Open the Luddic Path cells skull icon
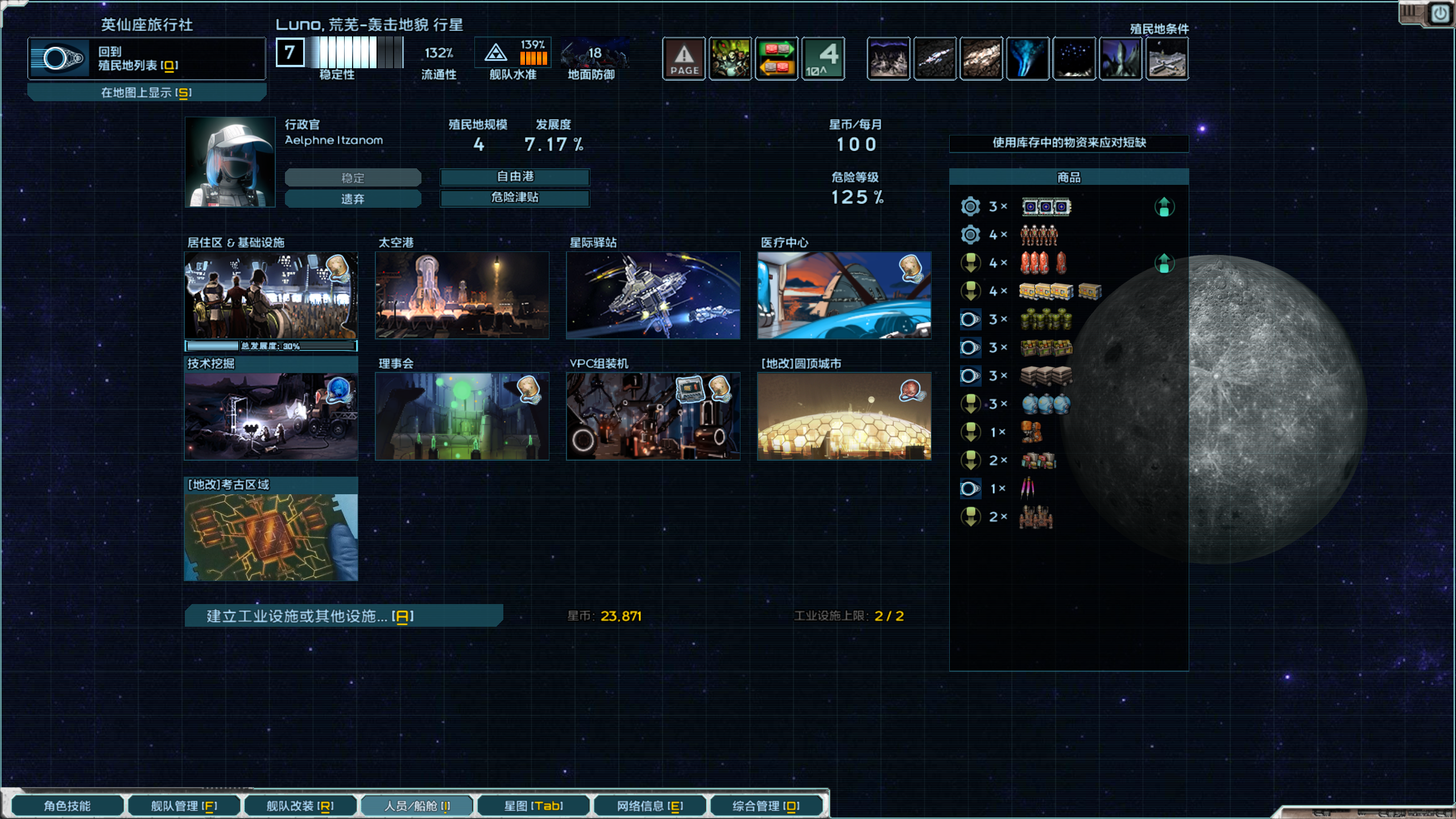The width and height of the screenshot is (1456, 819). tap(730, 58)
